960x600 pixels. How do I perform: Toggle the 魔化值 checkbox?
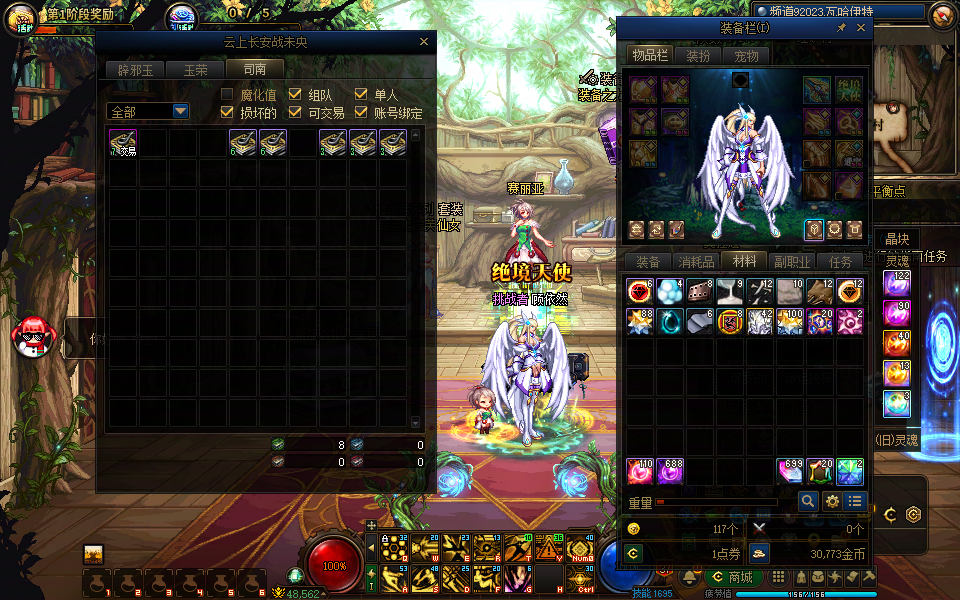(x=228, y=95)
